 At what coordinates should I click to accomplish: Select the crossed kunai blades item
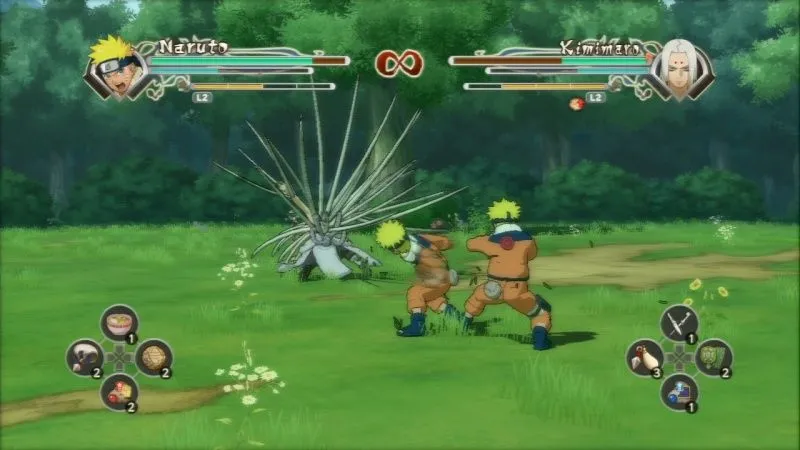[x=679, y=323]
